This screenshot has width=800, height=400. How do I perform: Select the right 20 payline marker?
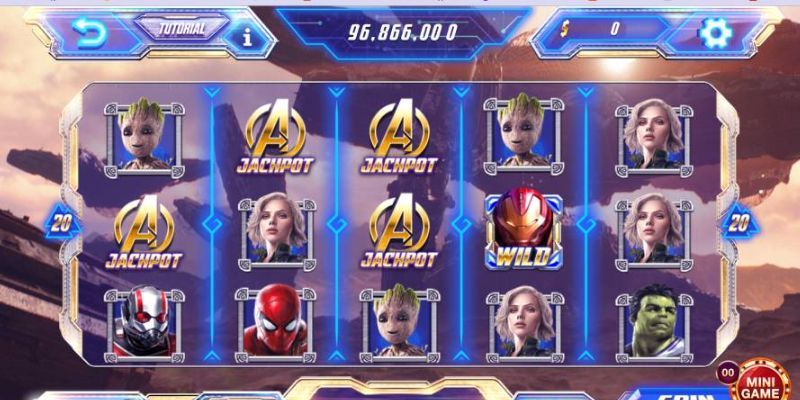(x=739, y=222)
